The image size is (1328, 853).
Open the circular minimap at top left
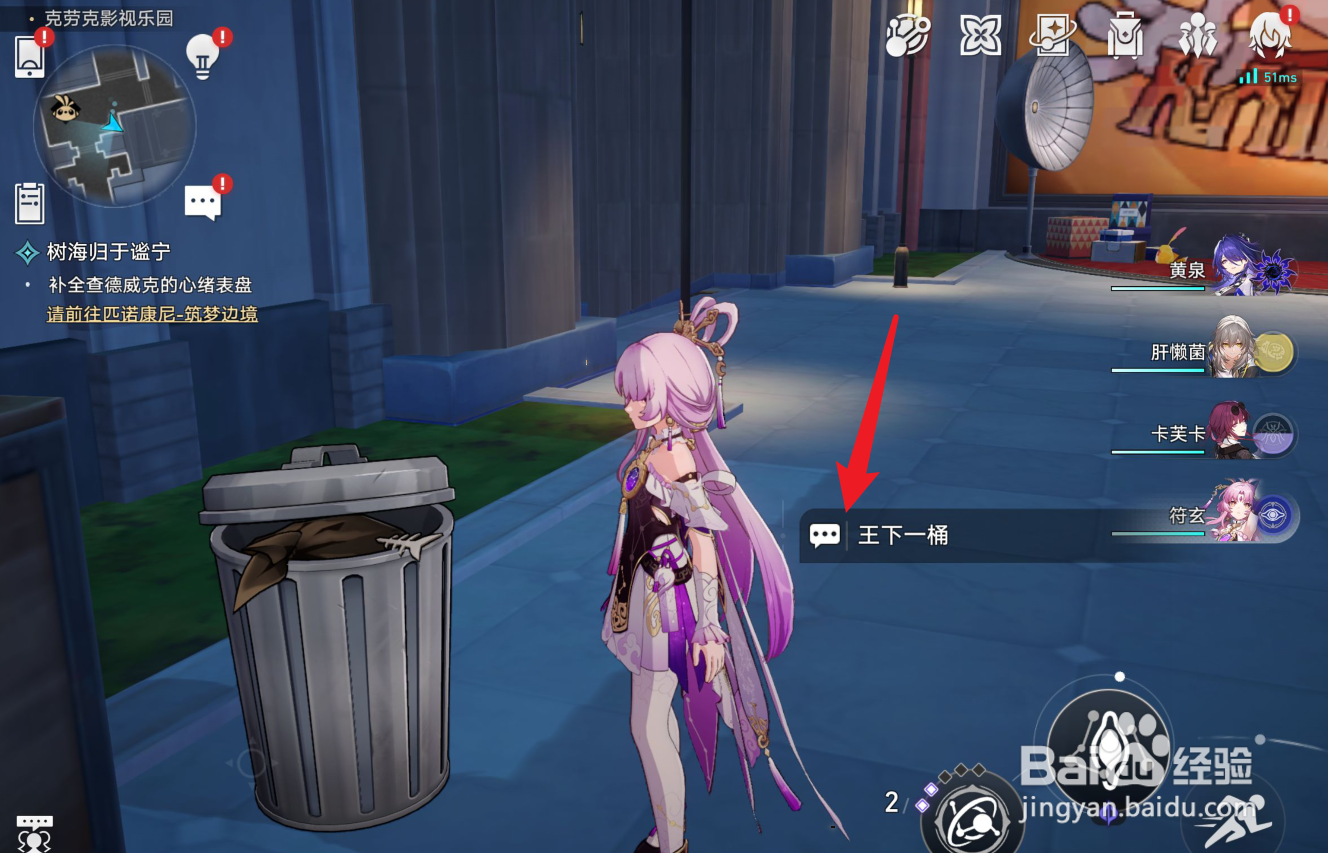point(113,130)
